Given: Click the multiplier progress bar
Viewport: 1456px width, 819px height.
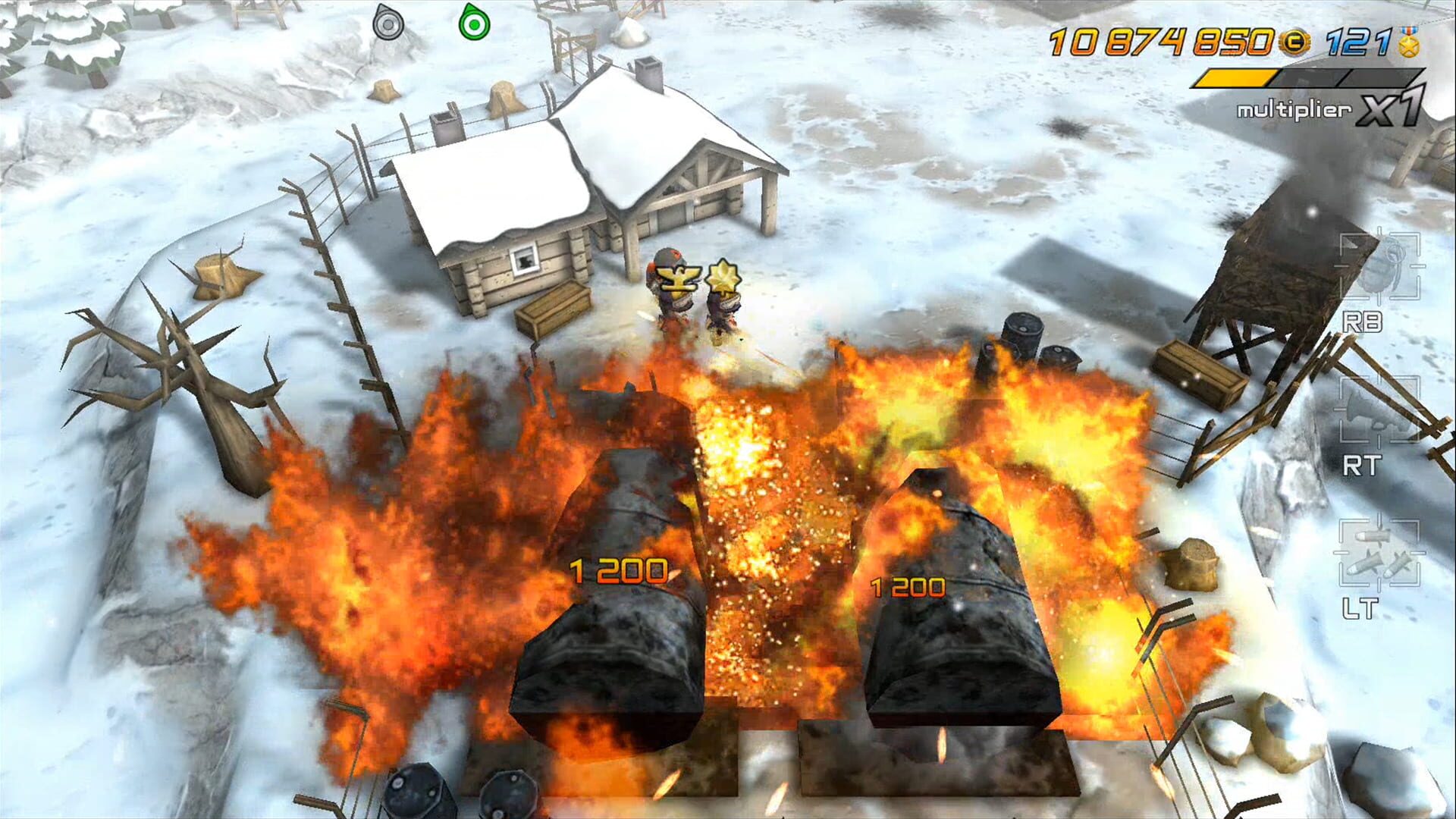Looking at the screenshot, I should (1308, 77).
